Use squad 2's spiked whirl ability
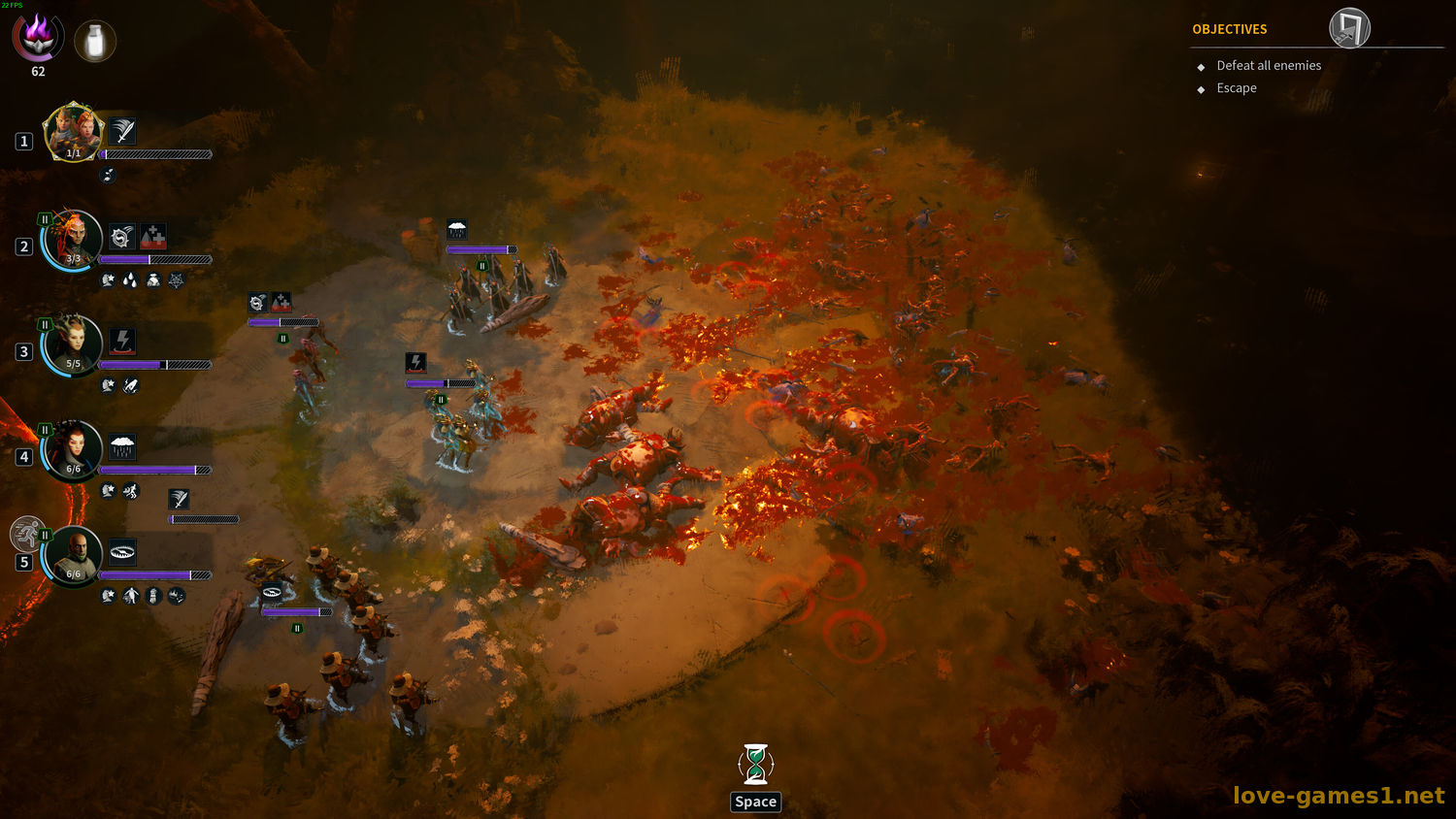The image size is (1456, 819). 121,237
